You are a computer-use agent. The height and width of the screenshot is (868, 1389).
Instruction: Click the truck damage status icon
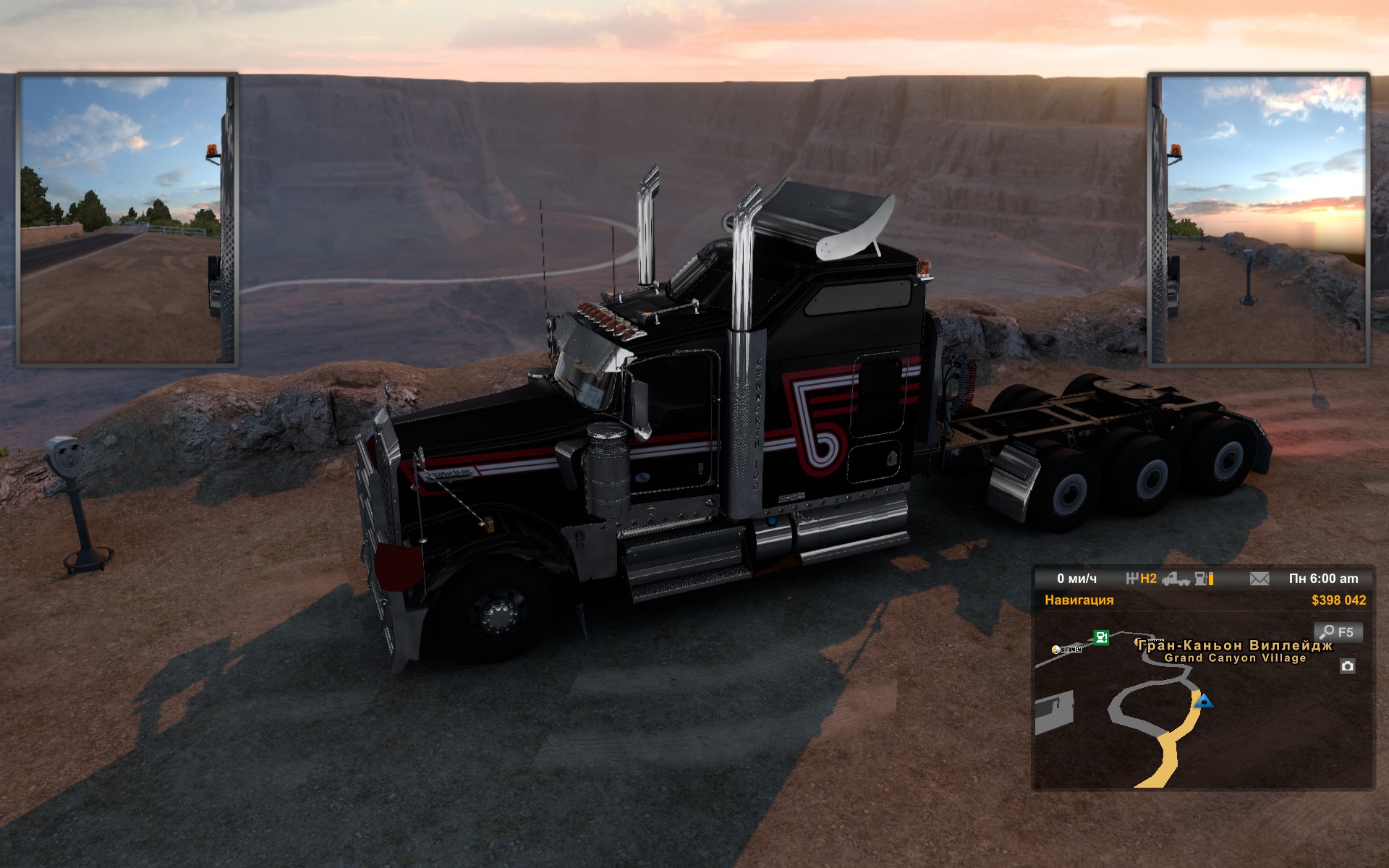click(x=1176, y=579)
